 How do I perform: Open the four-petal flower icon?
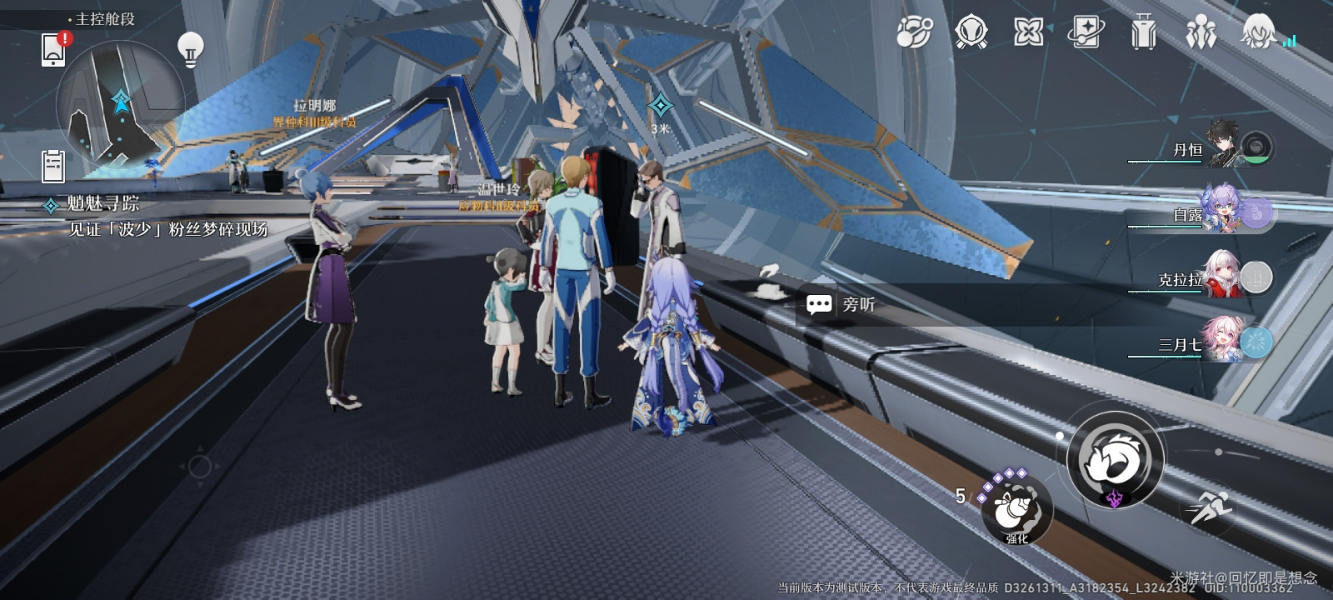coord(1028,33)
